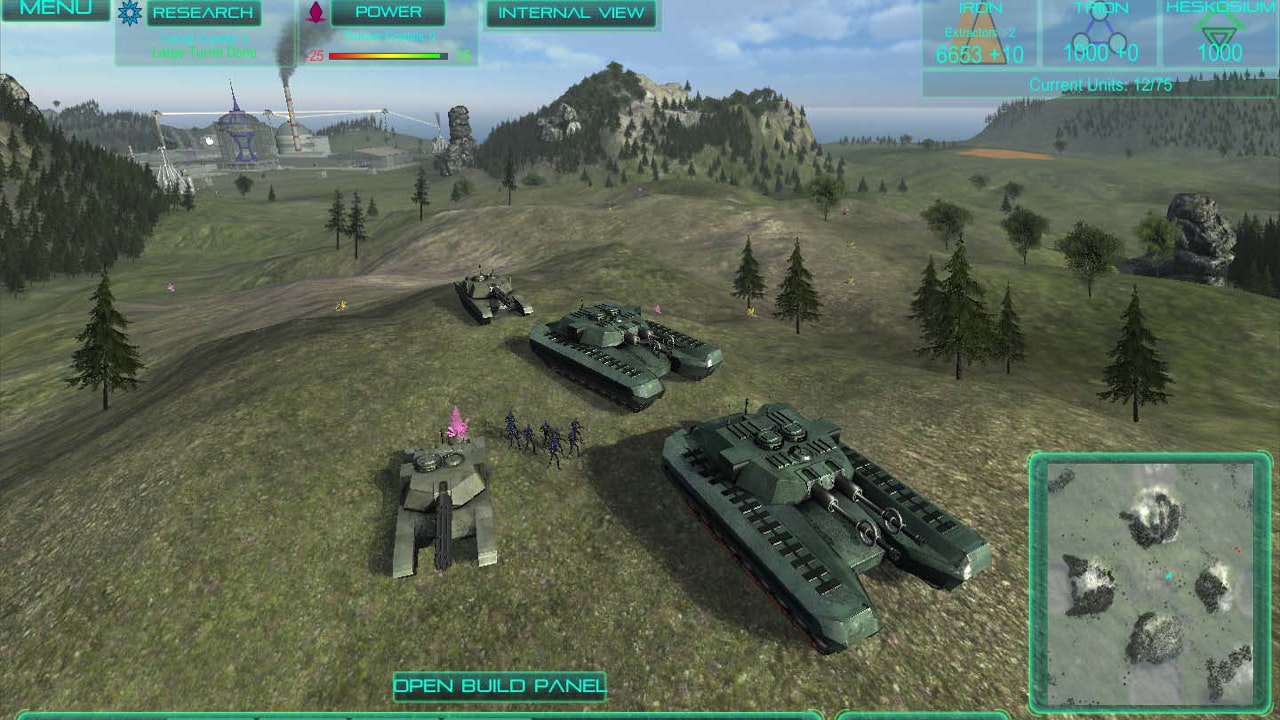This screenshot has width=1280, height=720.
Task: Open the RESEARCH panel
Action: (x=203, y=12)
